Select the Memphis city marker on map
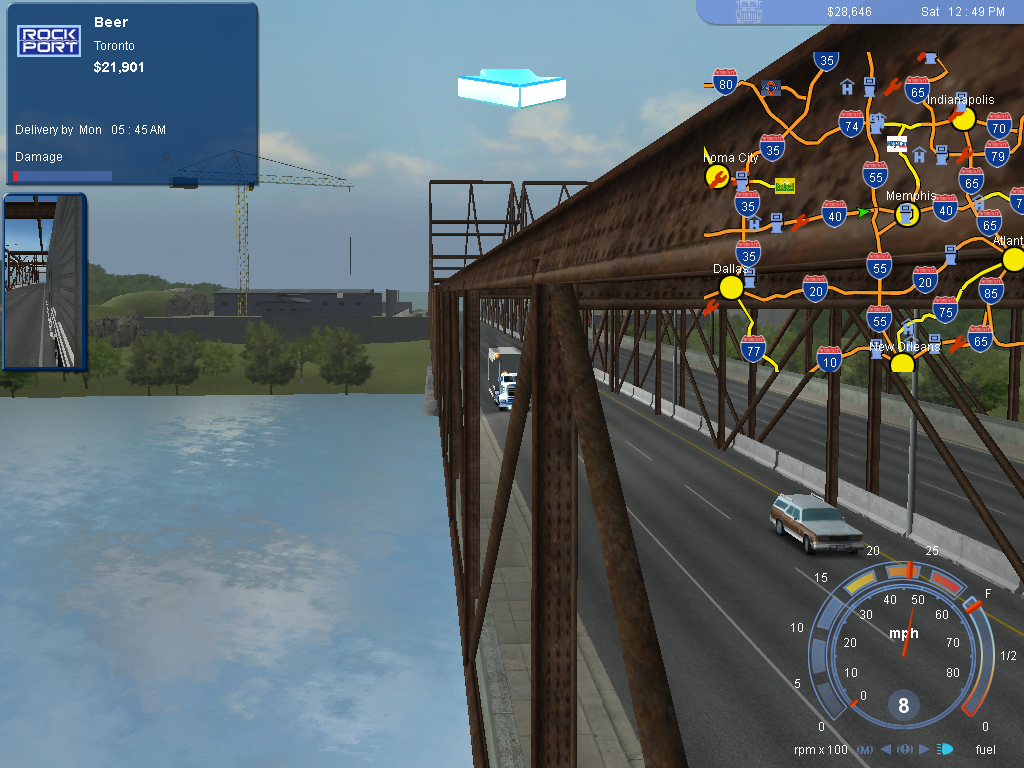Screen dimensions: 1024x768 coord(907,214)
